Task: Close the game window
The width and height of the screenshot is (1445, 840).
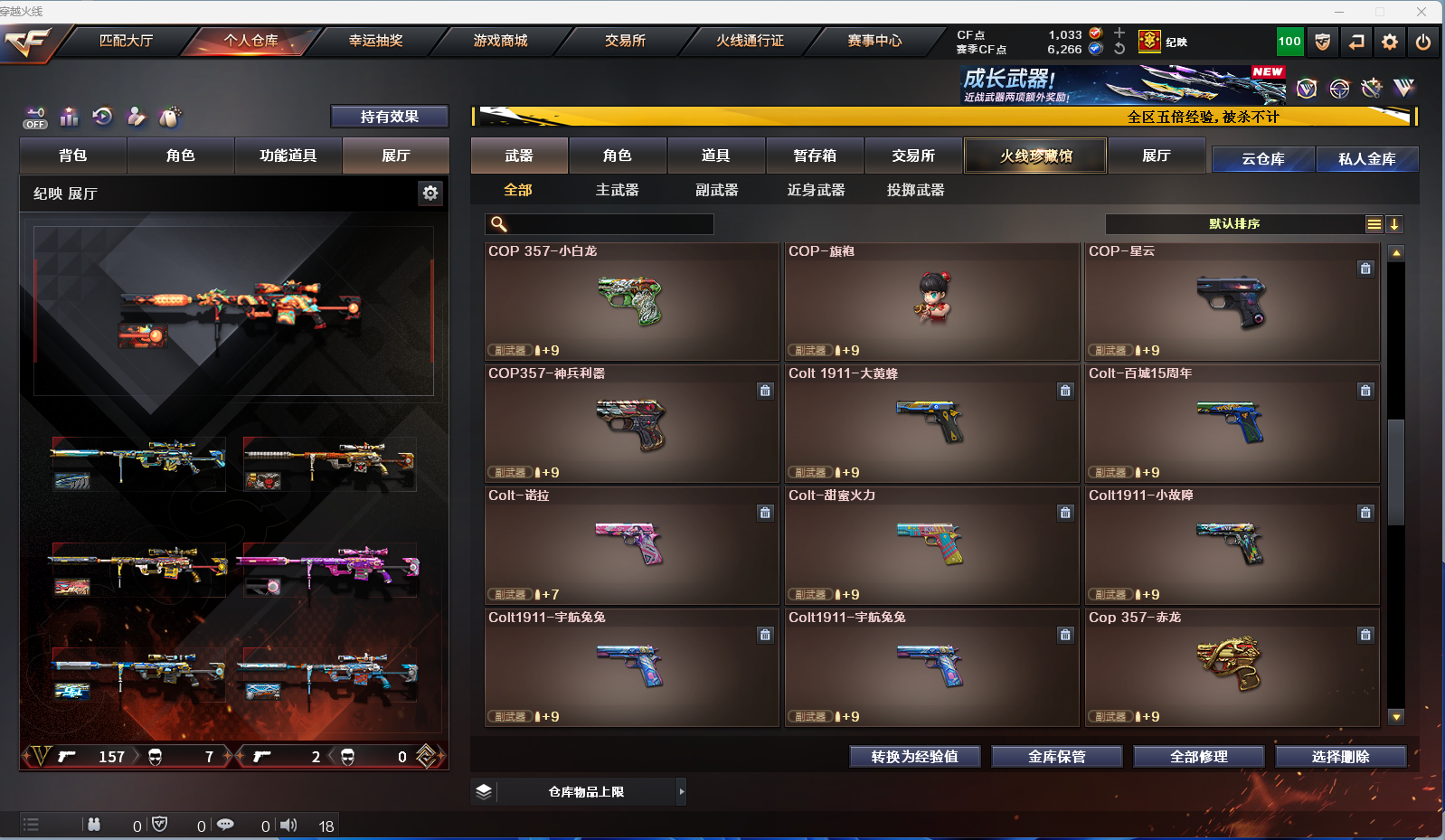Action: 1421,12
